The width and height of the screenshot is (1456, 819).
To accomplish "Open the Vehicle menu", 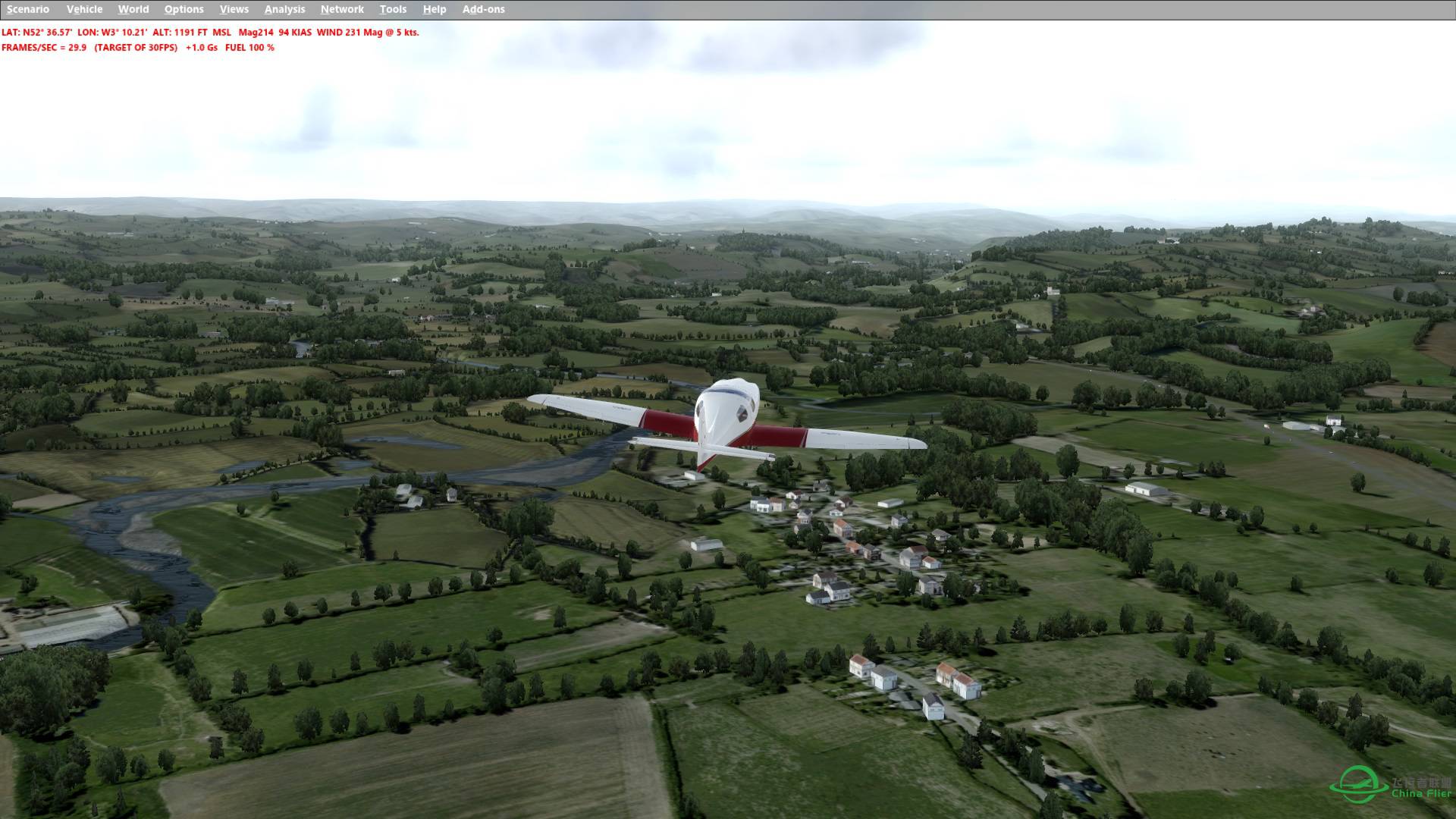I will 85,9.
